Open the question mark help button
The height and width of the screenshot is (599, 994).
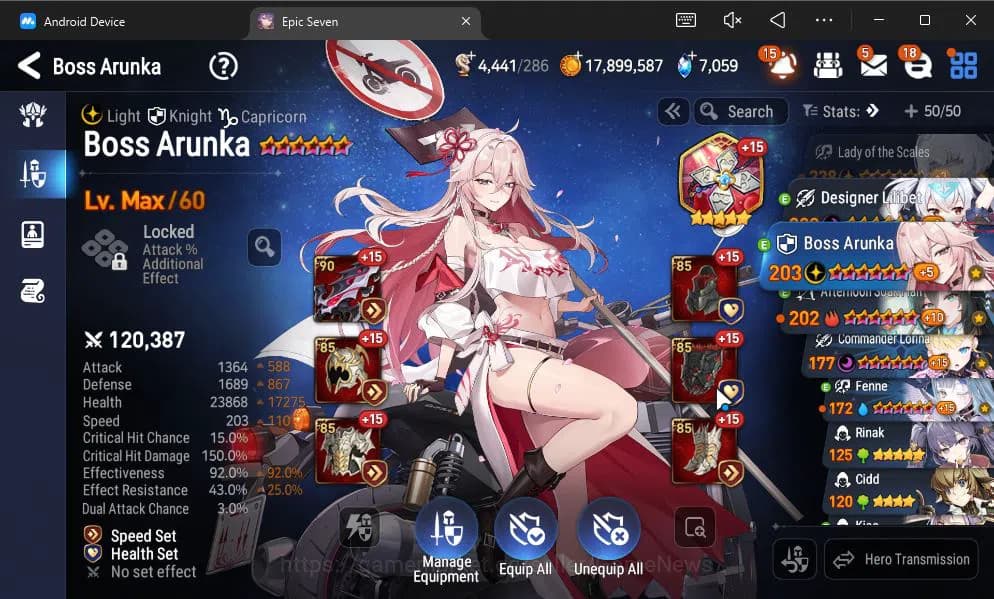pos(223,67)
